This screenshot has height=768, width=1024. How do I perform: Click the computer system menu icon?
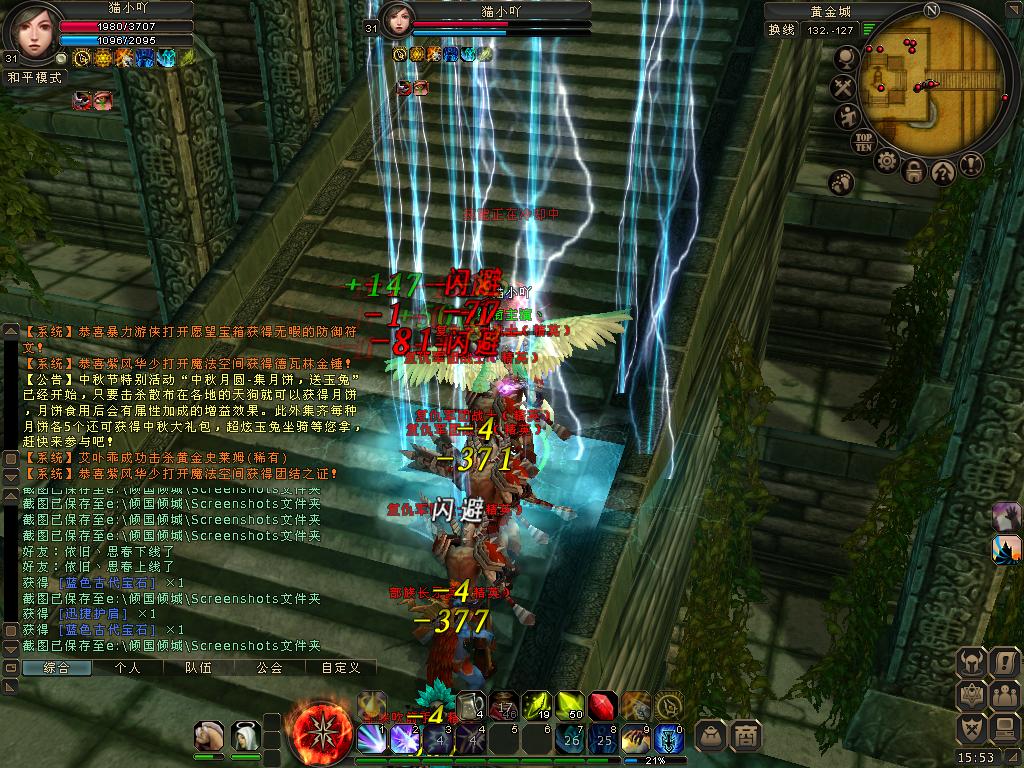pos(1005,728)
